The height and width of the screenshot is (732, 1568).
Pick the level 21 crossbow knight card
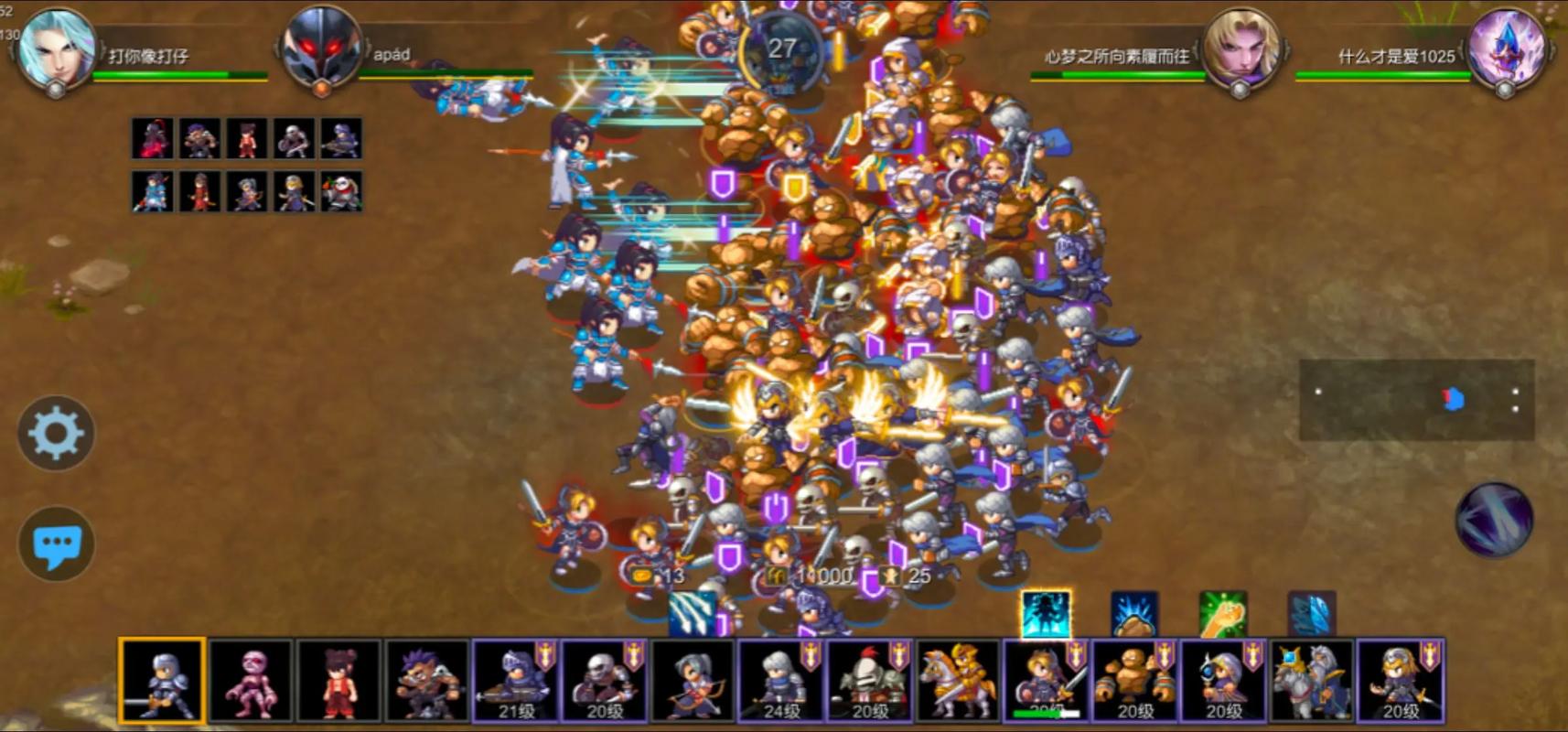[515, 682]
